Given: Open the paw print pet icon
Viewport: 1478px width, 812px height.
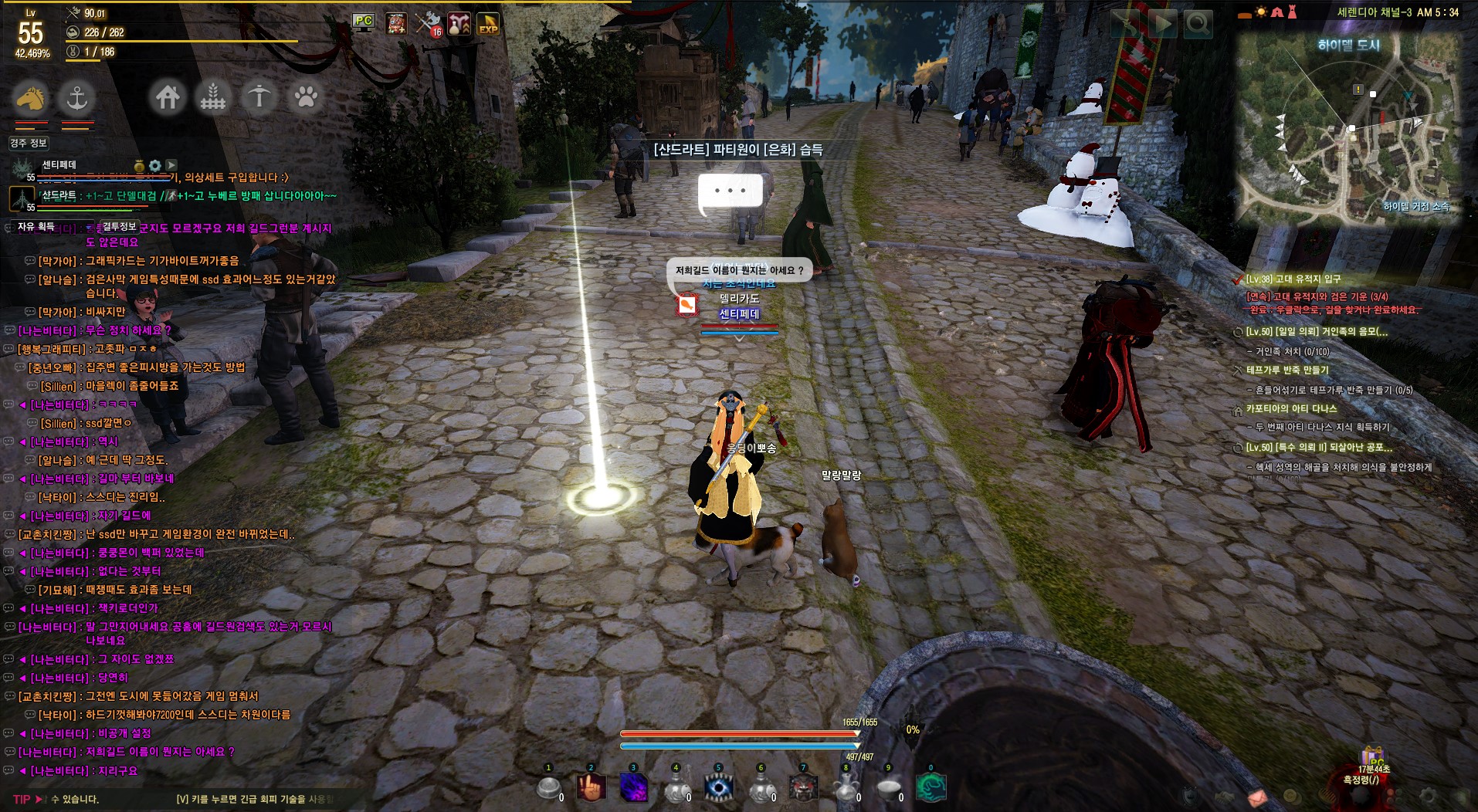Looking at the screenshot, I should (x=306, y=97).
